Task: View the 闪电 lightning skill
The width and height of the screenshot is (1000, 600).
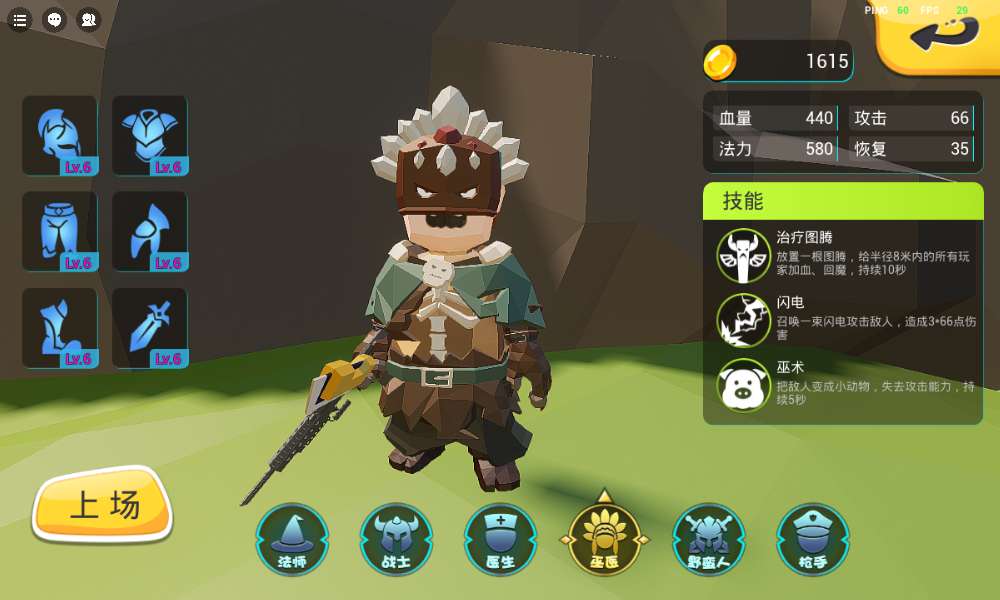Action: [x=744, y=320]
